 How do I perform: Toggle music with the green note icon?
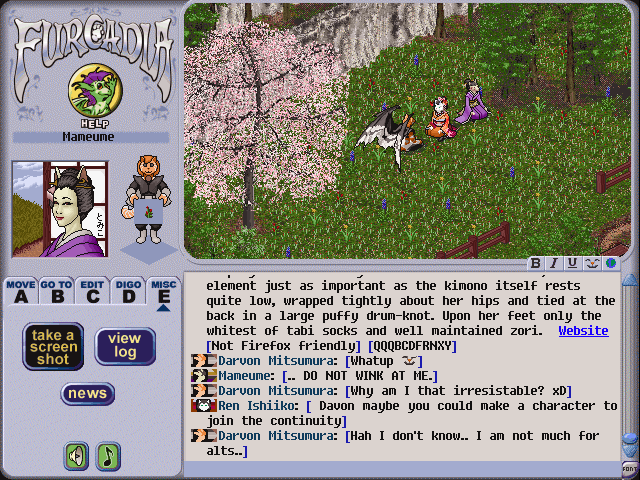108,456
